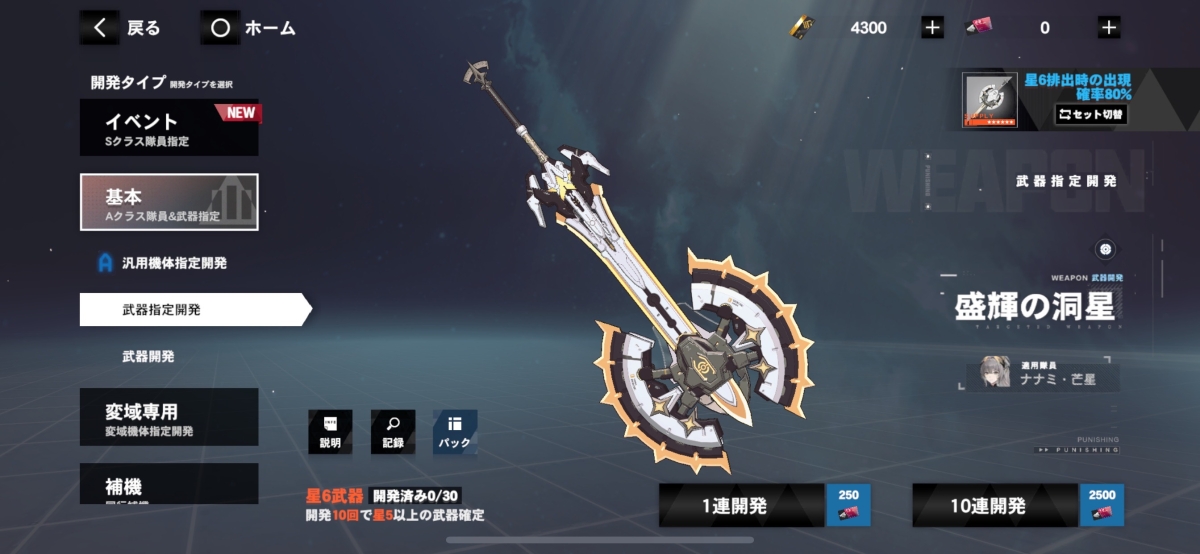The width and height of the screenshot is (1200, 554).
Task: Go back with the 戻る button
Action: [121, 28]
